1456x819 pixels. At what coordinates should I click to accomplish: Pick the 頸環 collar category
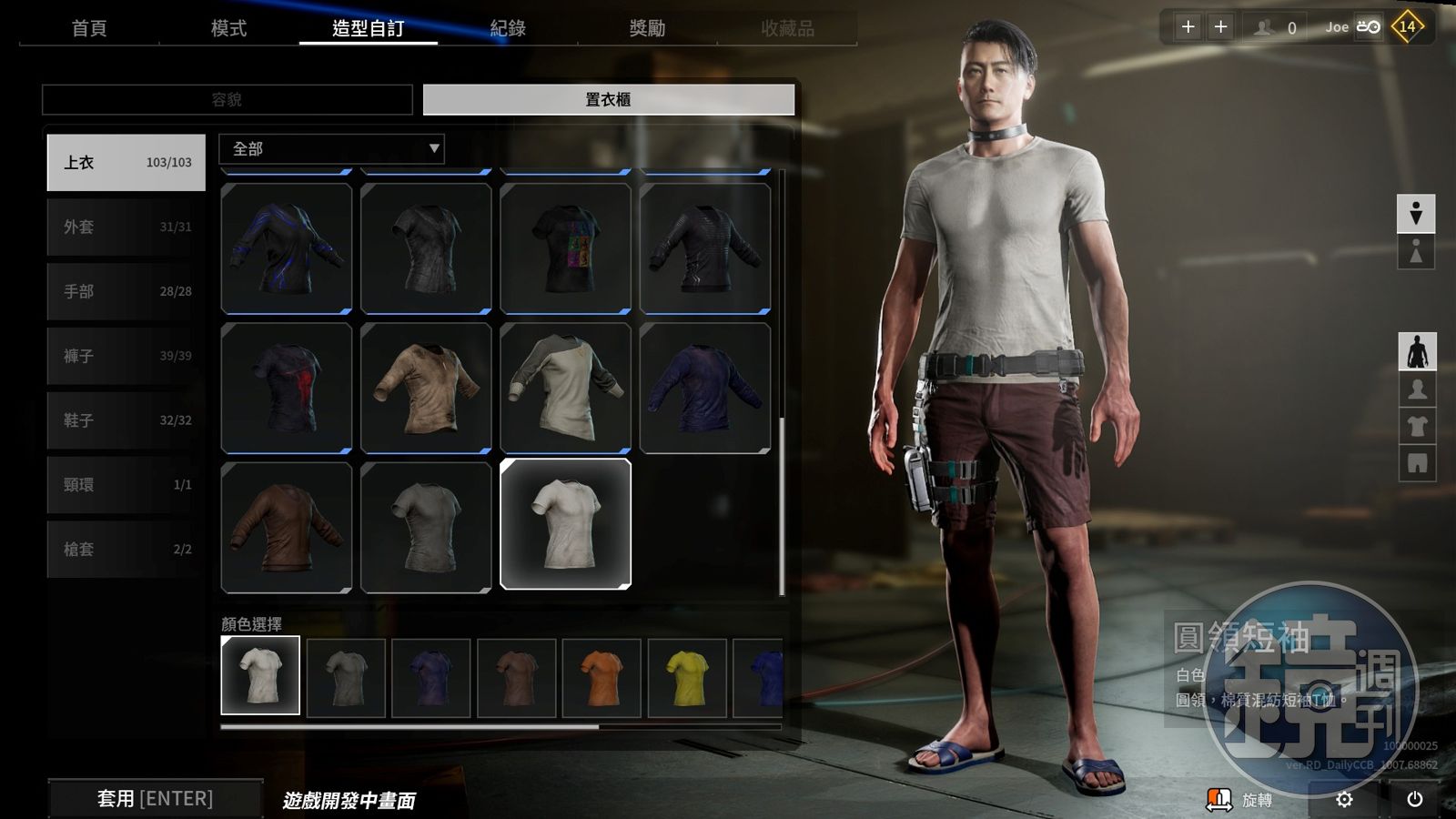click(126, 485)
